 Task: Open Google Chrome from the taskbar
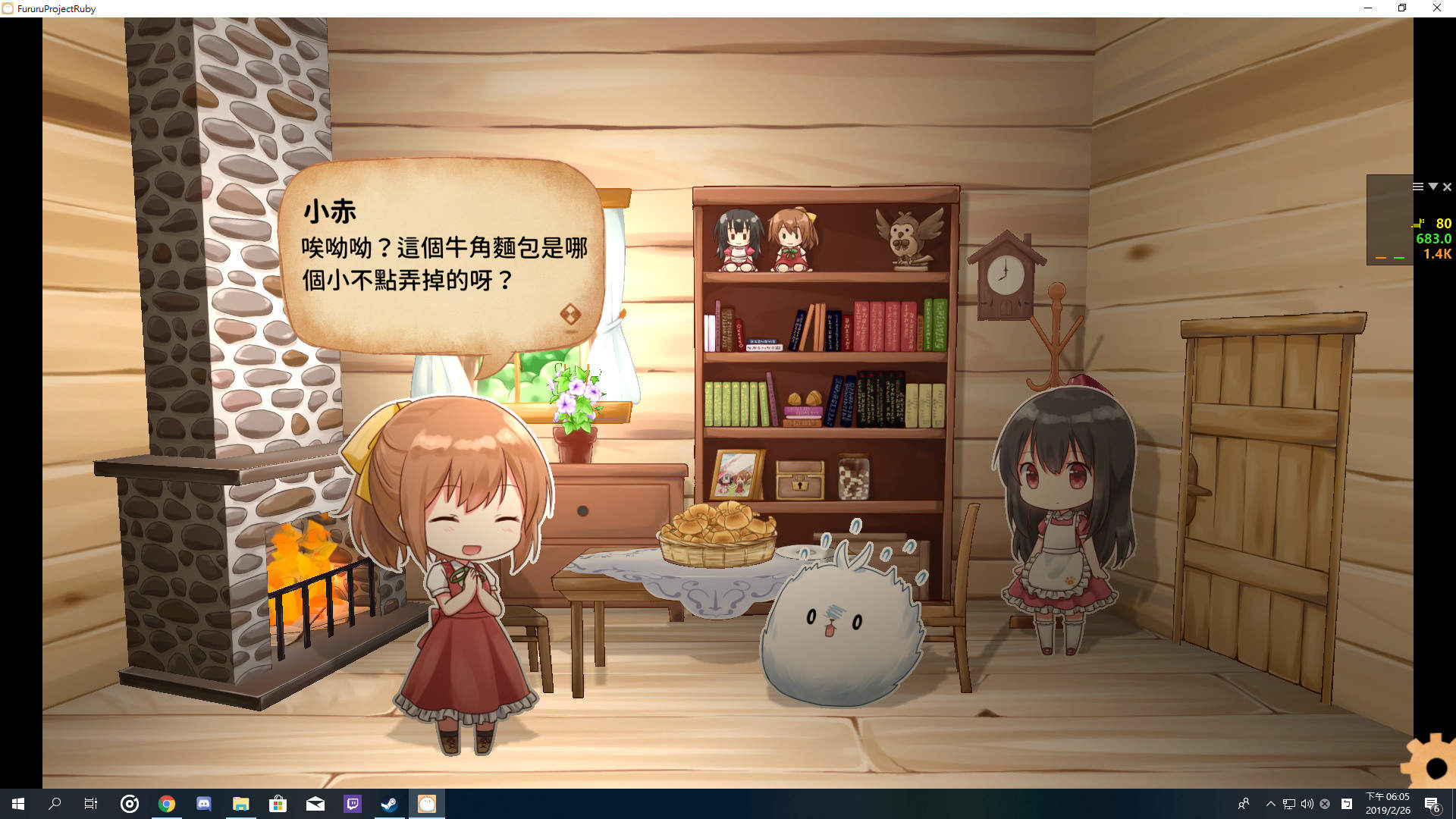click(167, 805)
